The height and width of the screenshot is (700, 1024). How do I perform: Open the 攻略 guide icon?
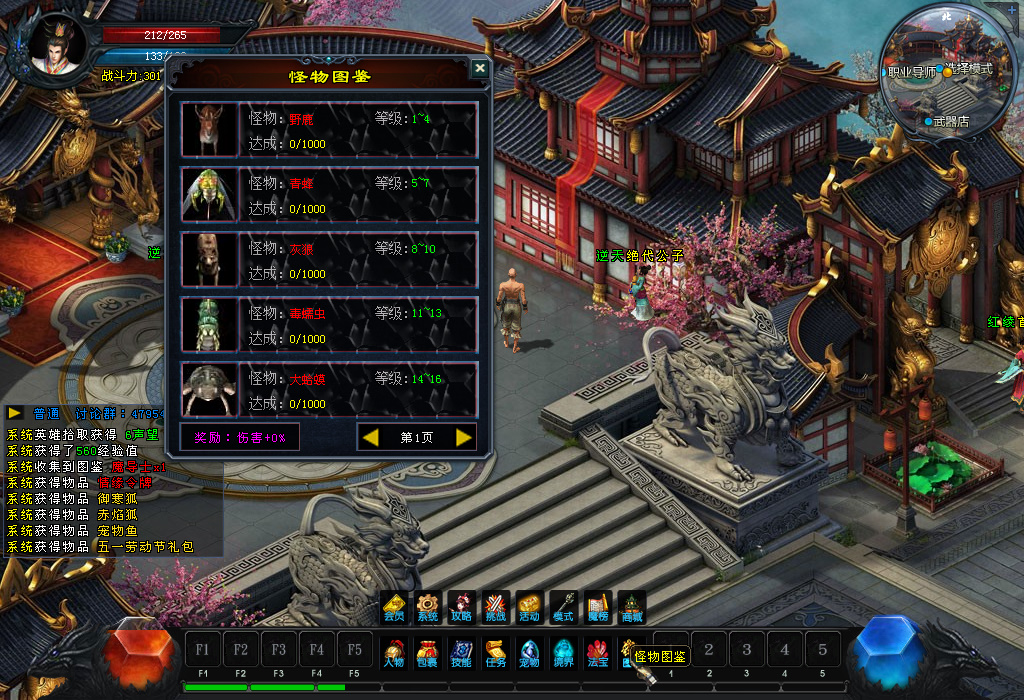(x=461, y=608)
